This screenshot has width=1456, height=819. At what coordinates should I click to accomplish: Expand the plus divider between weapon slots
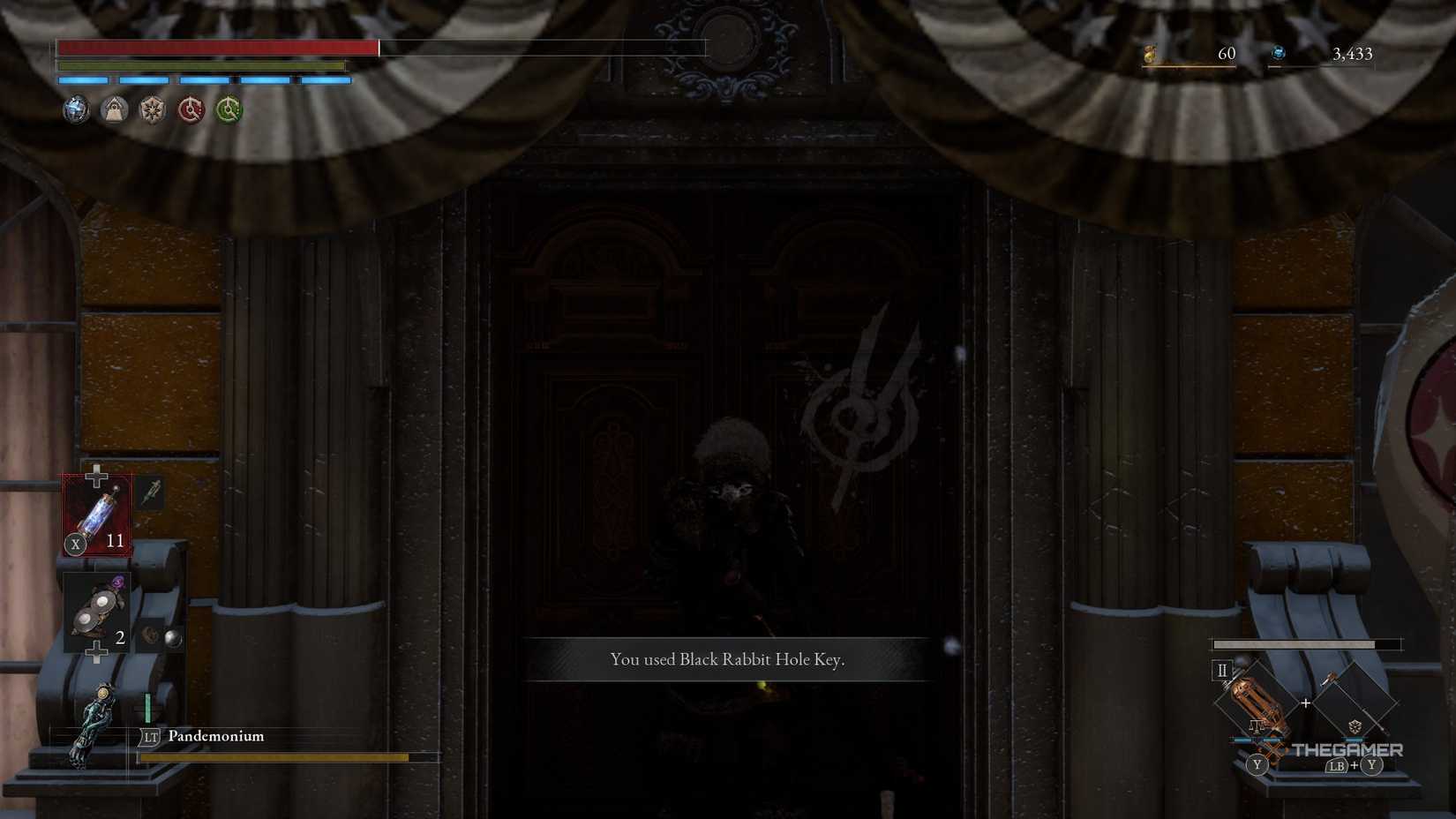(1306, 703)
